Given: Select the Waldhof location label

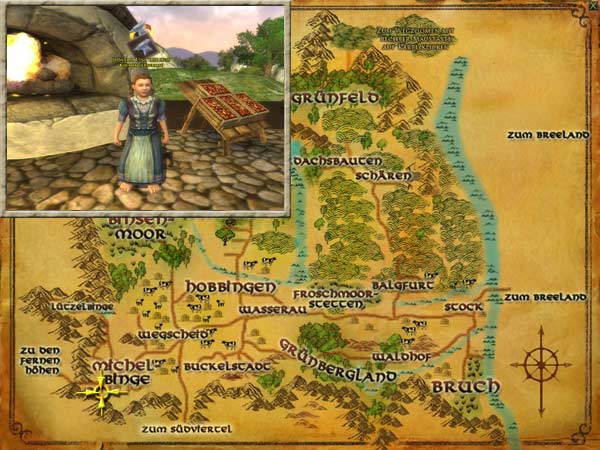Looking at the screenshot, I should (x=400, y=356).
